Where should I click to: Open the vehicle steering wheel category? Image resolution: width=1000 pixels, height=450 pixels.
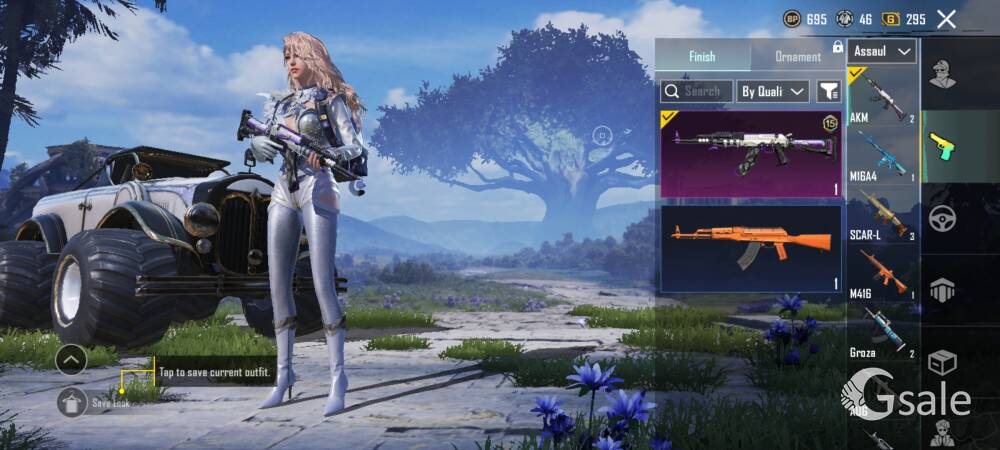pos(942,217)
